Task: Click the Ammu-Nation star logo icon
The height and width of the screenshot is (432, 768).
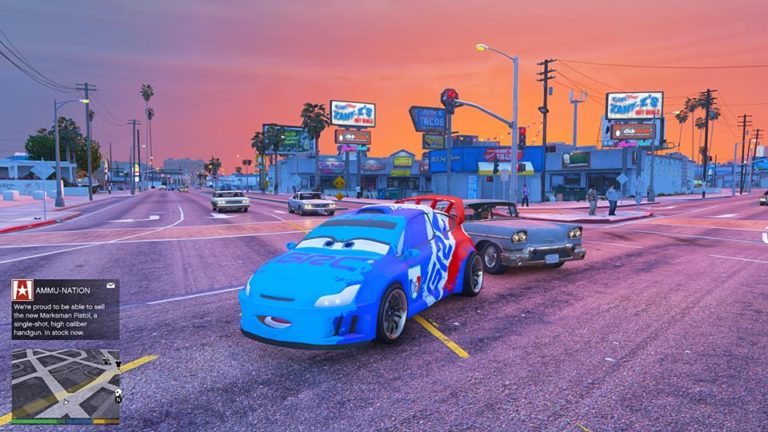Action: pos(22,289)
